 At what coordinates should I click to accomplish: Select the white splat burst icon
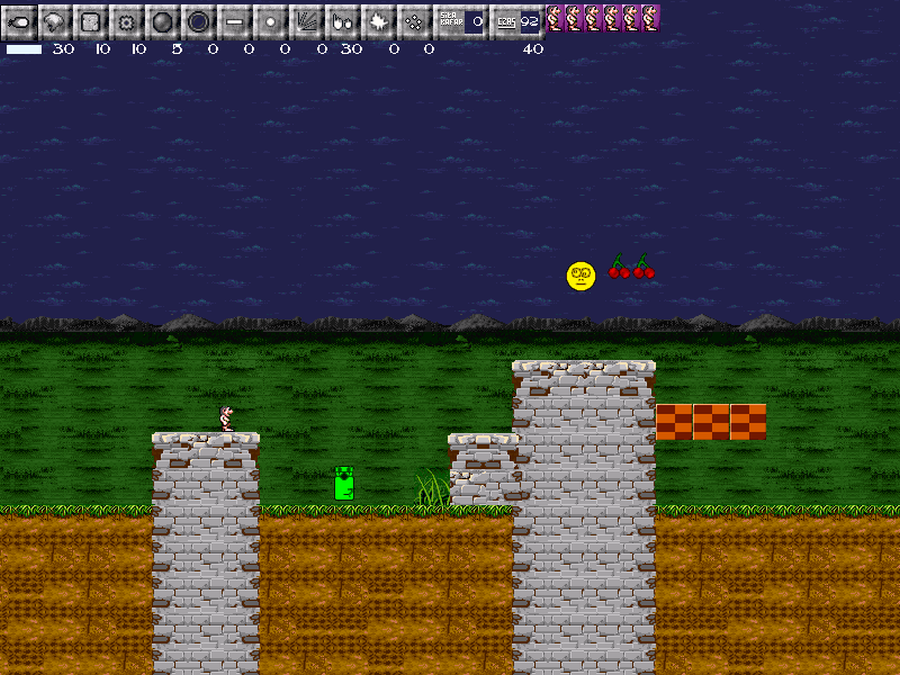pos(378,20)
